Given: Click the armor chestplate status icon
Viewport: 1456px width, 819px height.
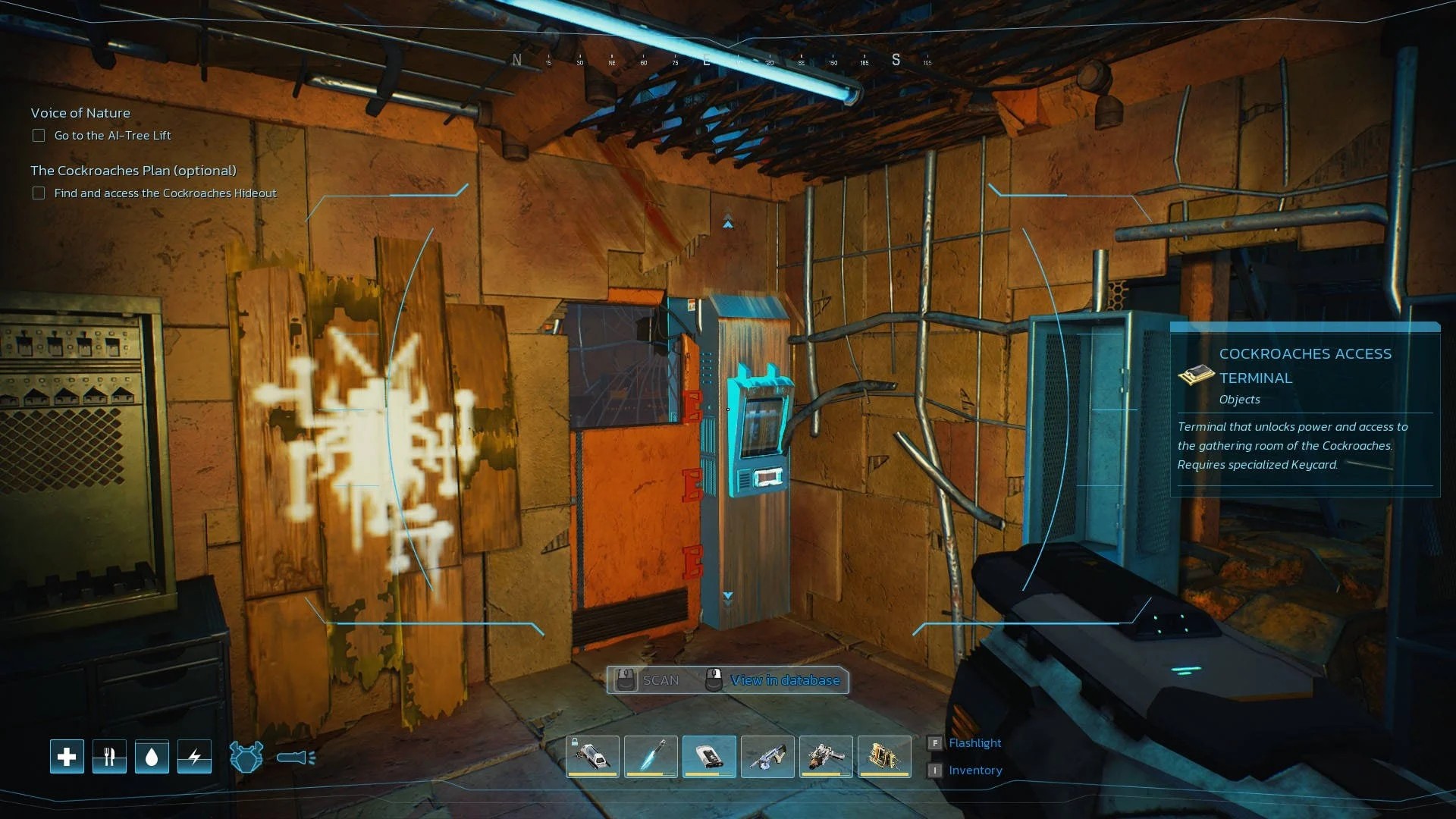Looking at the screenshot, I should [246, 757].
